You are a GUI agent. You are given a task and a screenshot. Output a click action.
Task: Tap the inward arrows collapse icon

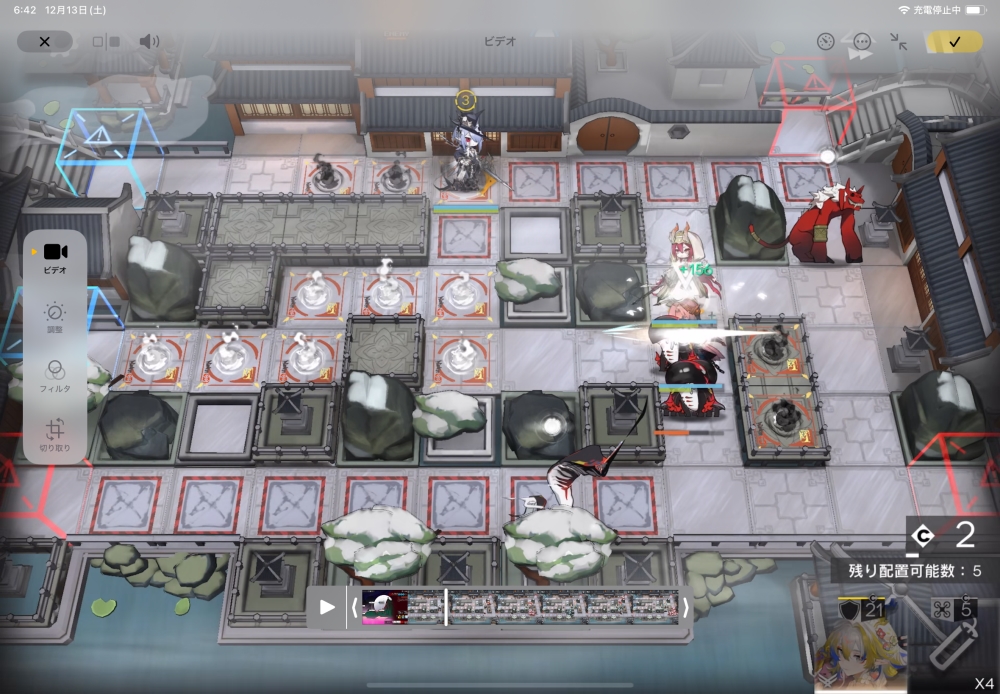898,42
